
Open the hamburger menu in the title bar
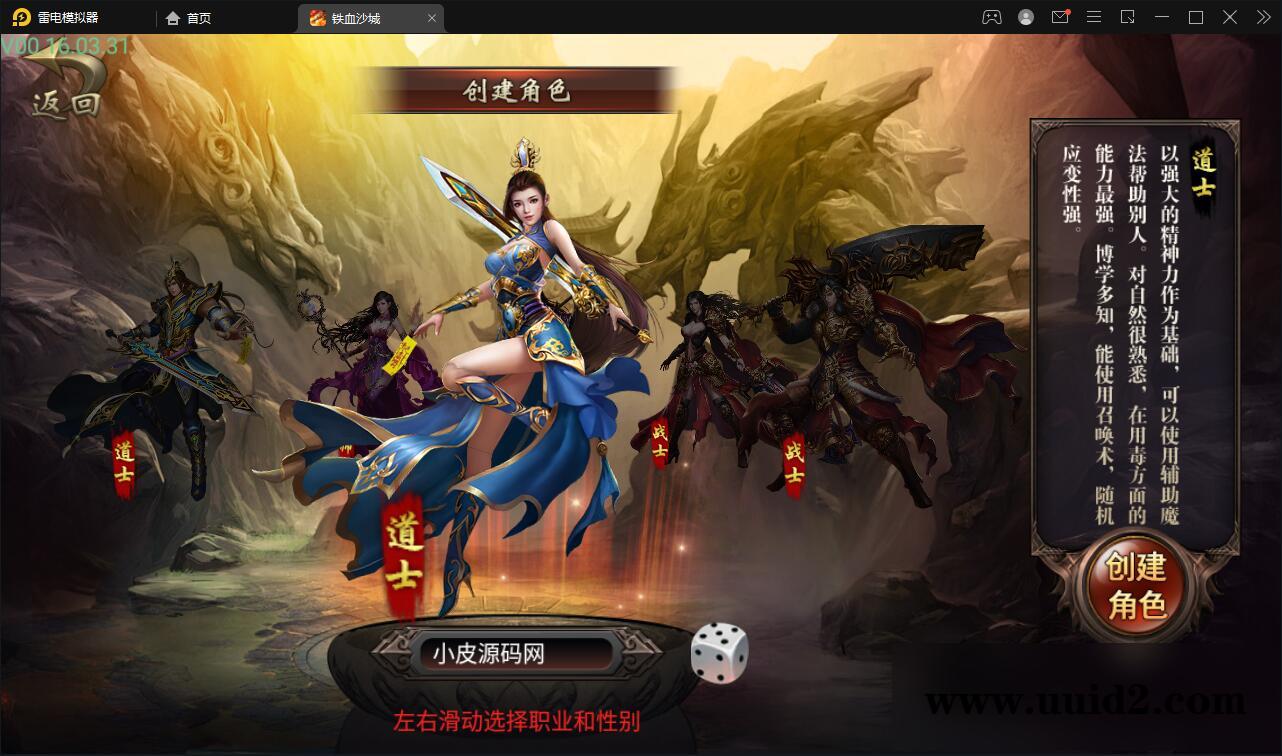click(1094, 17)
